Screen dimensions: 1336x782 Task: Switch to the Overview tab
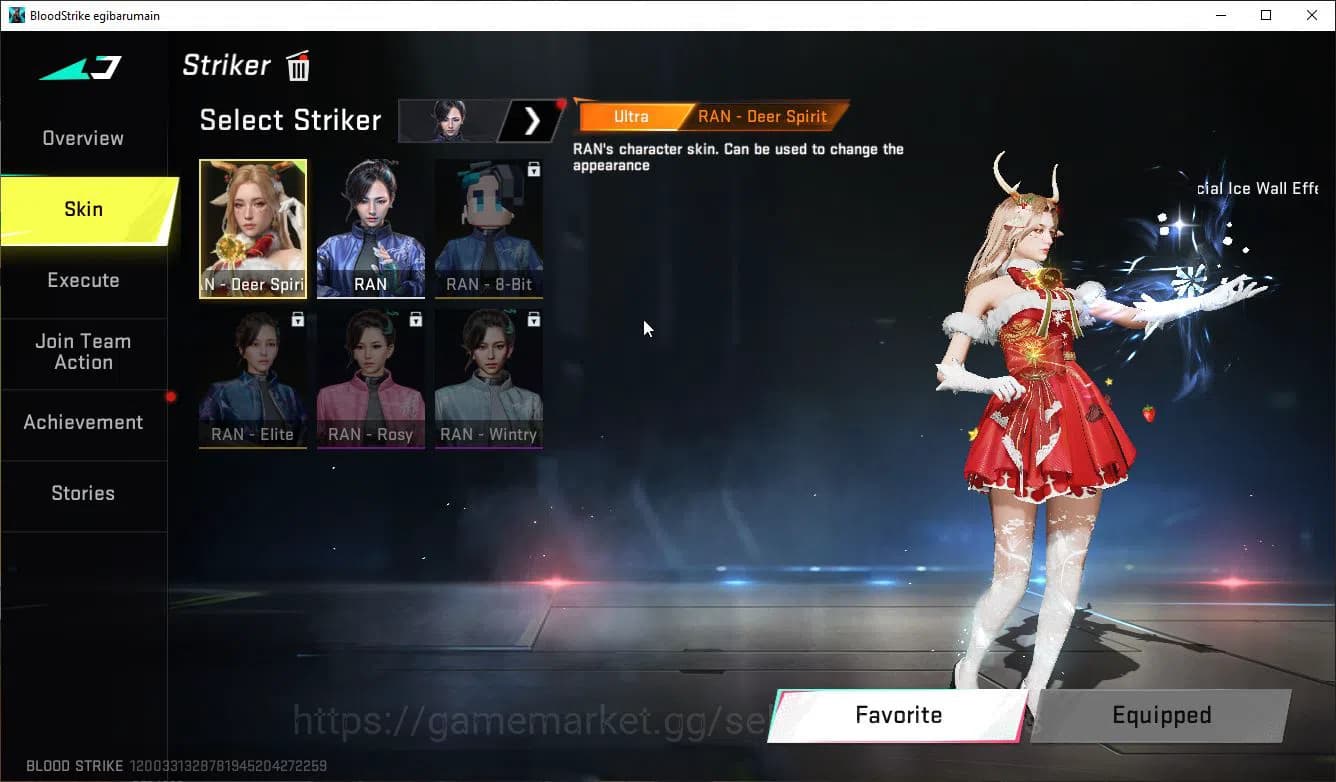[x=82, y=137]
